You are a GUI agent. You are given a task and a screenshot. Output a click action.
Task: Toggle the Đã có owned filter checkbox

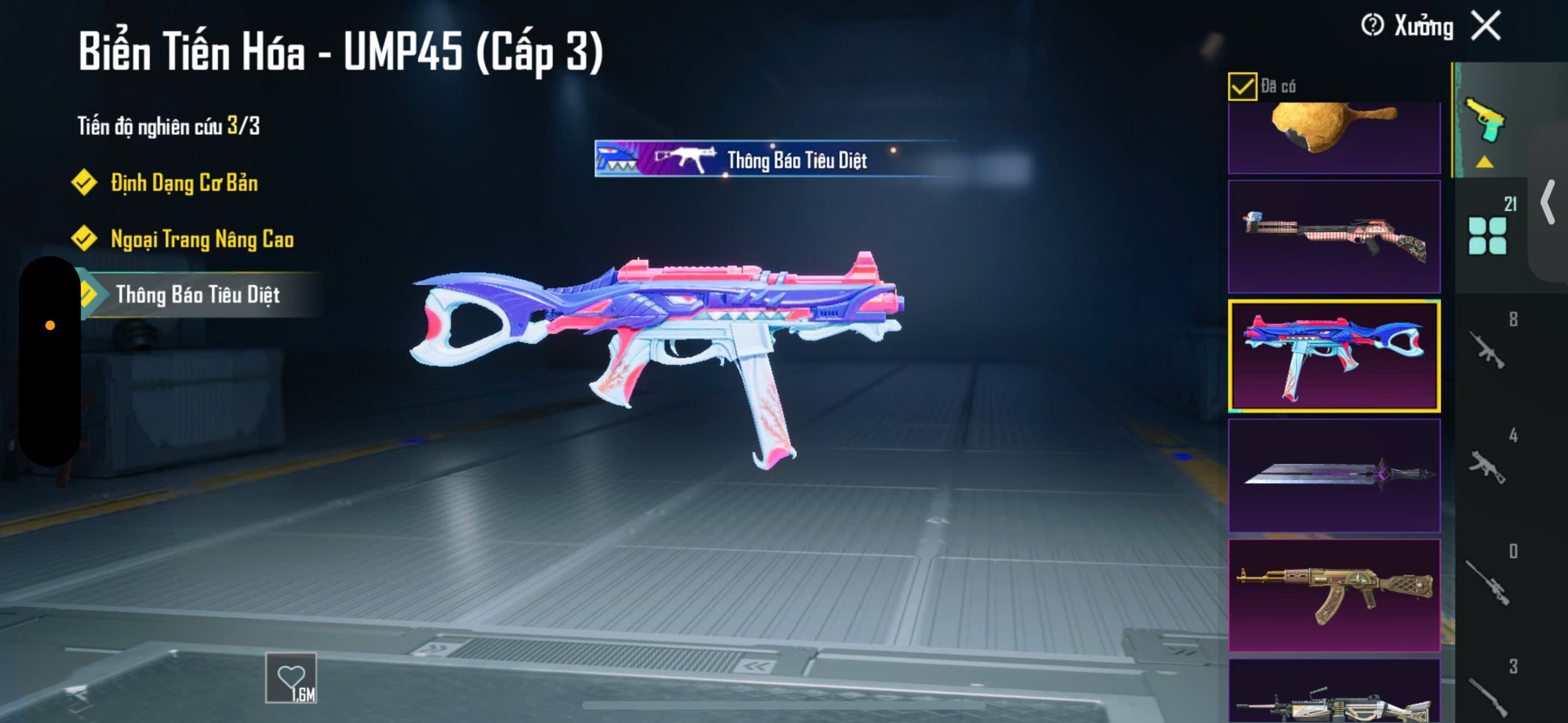[1242, 86]
